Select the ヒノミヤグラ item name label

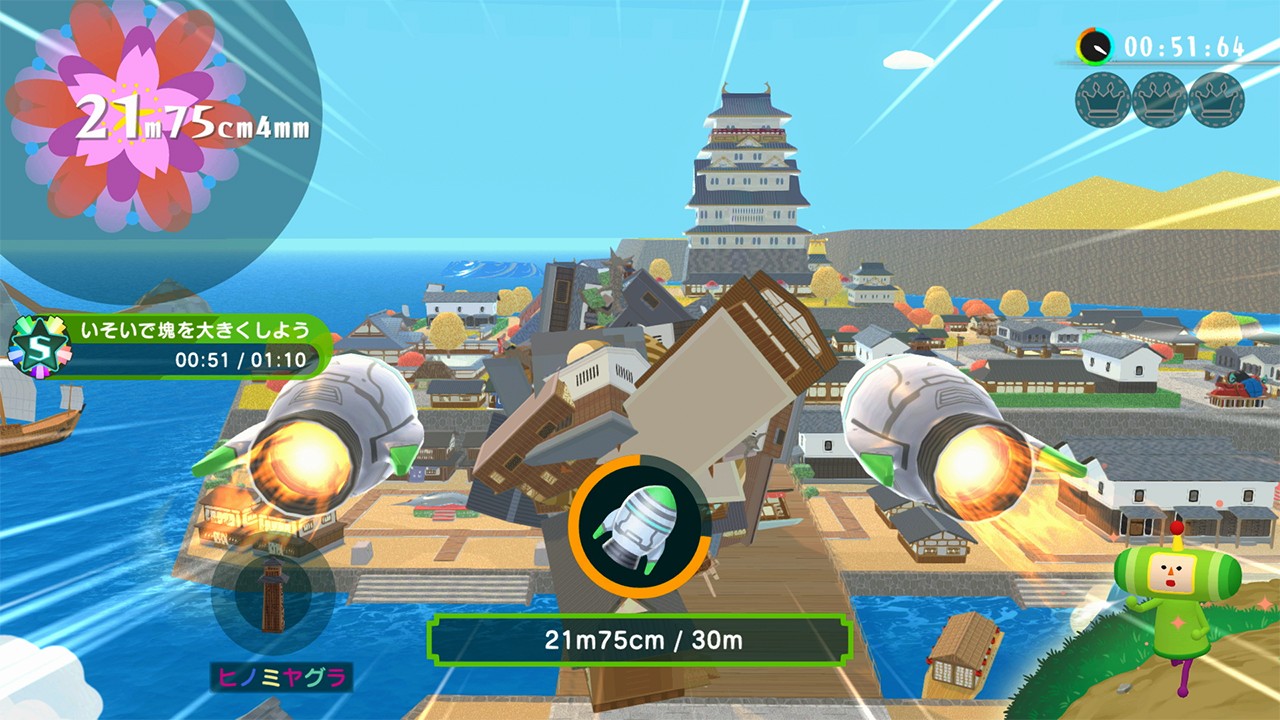pos(281,678)
